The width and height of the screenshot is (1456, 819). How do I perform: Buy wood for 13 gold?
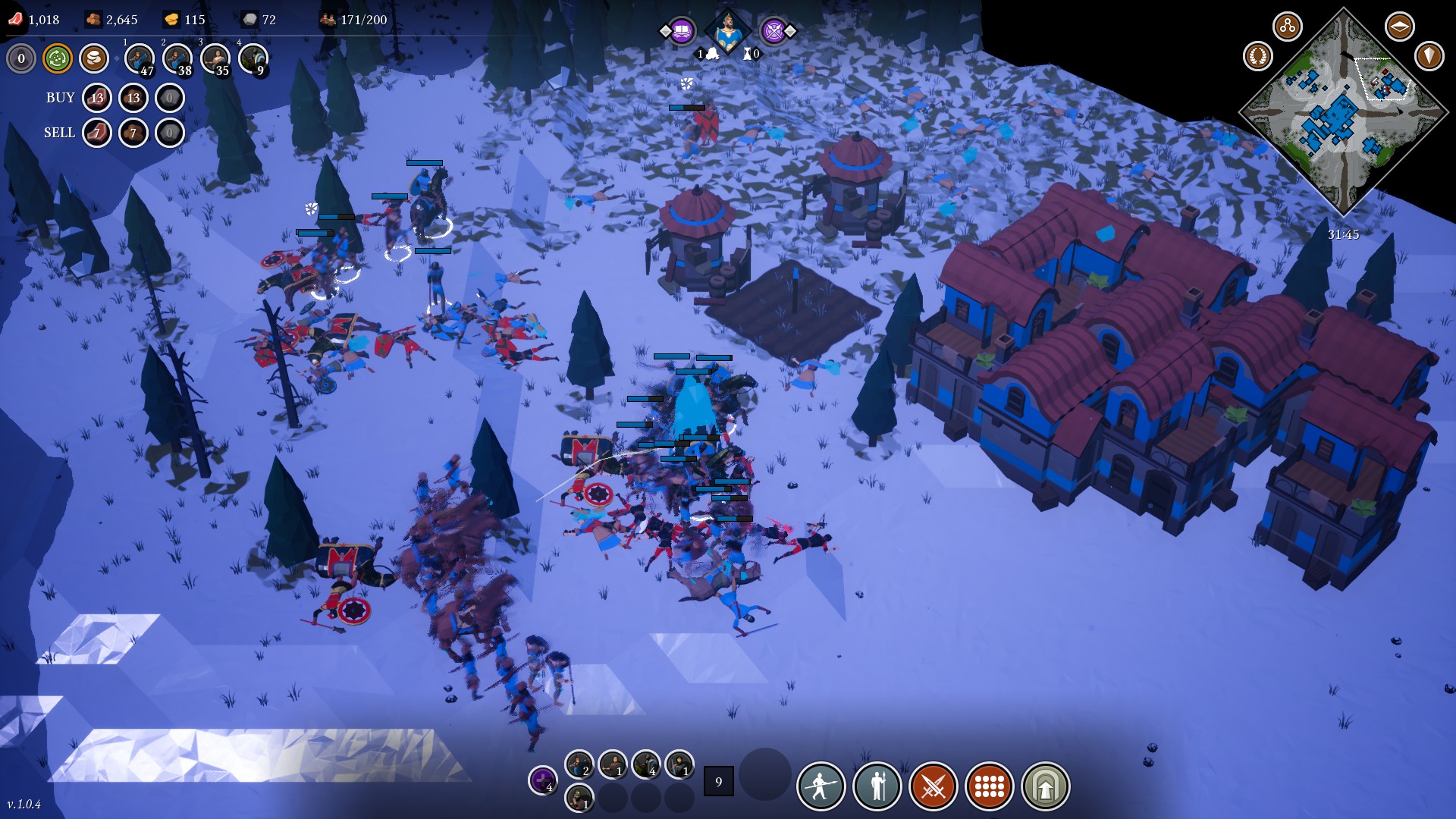(133, 98)
